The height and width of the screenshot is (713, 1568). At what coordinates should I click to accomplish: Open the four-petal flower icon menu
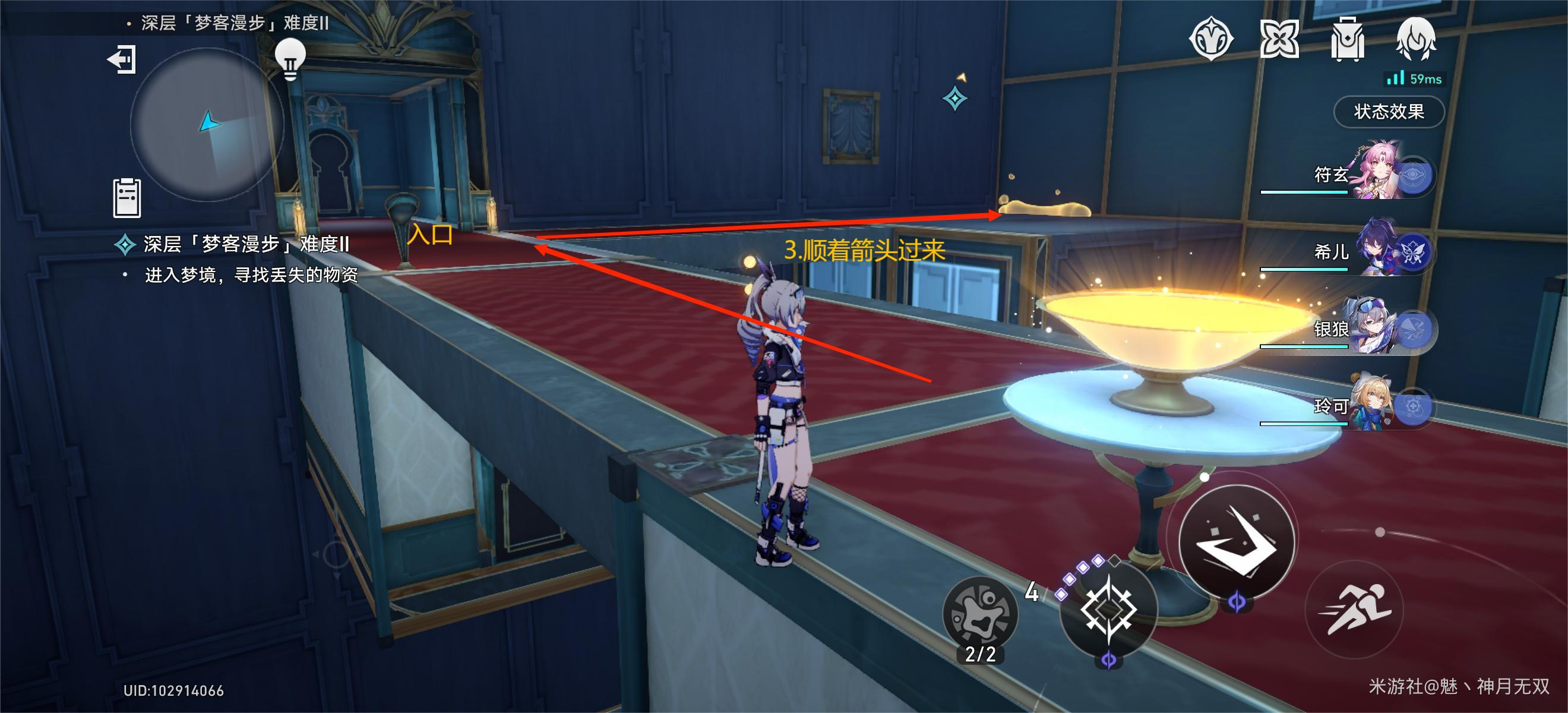pyautogui.click(x=1279, y=39)
